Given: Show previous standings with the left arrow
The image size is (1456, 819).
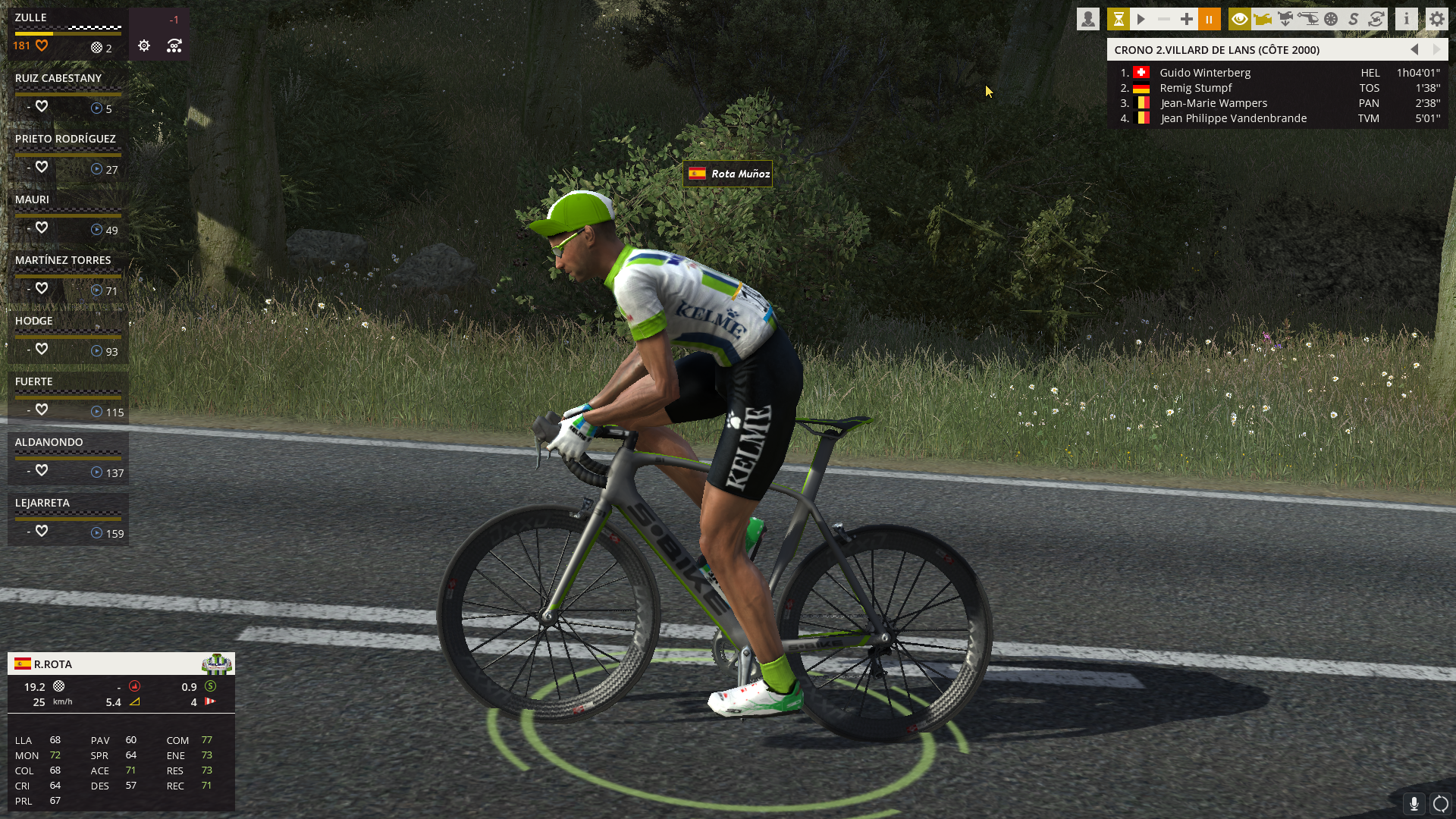Looking at the screenshot, I should [x=1414, y=49].
